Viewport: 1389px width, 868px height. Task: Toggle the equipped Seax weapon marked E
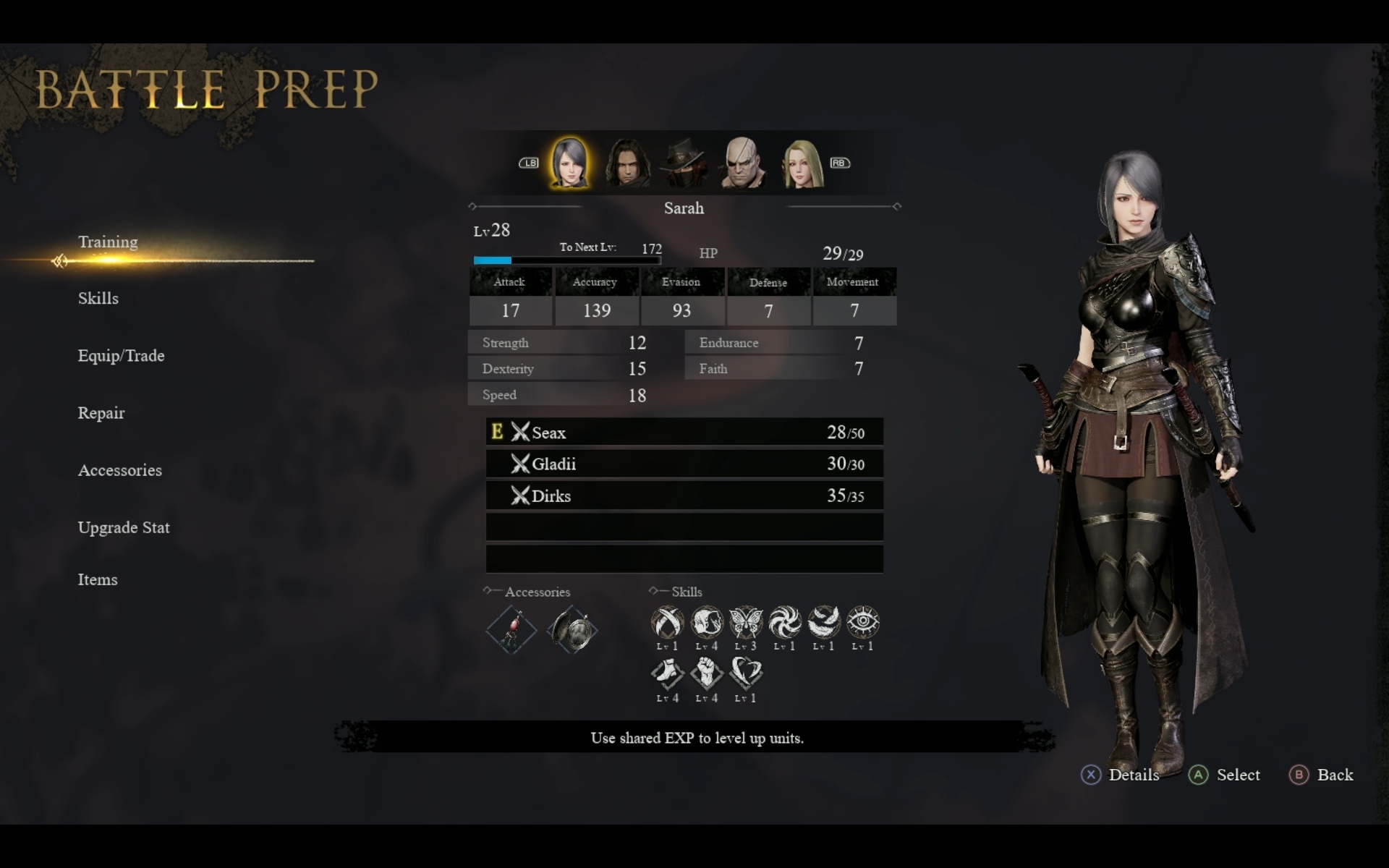pos(684,432)
